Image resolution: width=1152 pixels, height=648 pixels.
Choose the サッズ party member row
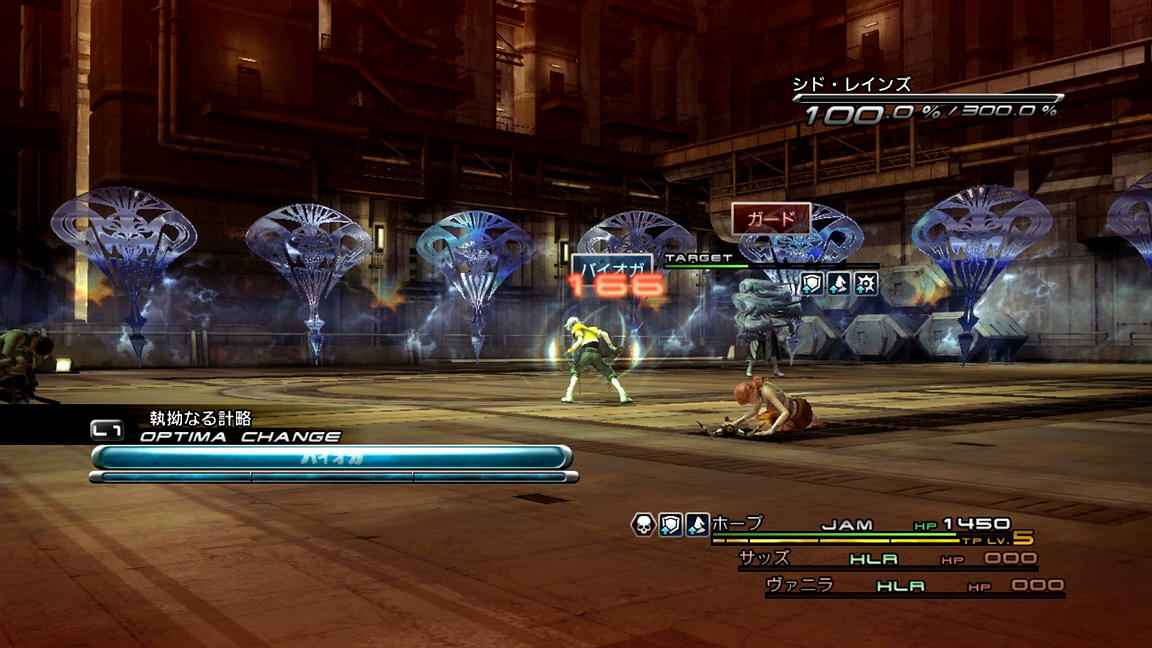[886, 559]
